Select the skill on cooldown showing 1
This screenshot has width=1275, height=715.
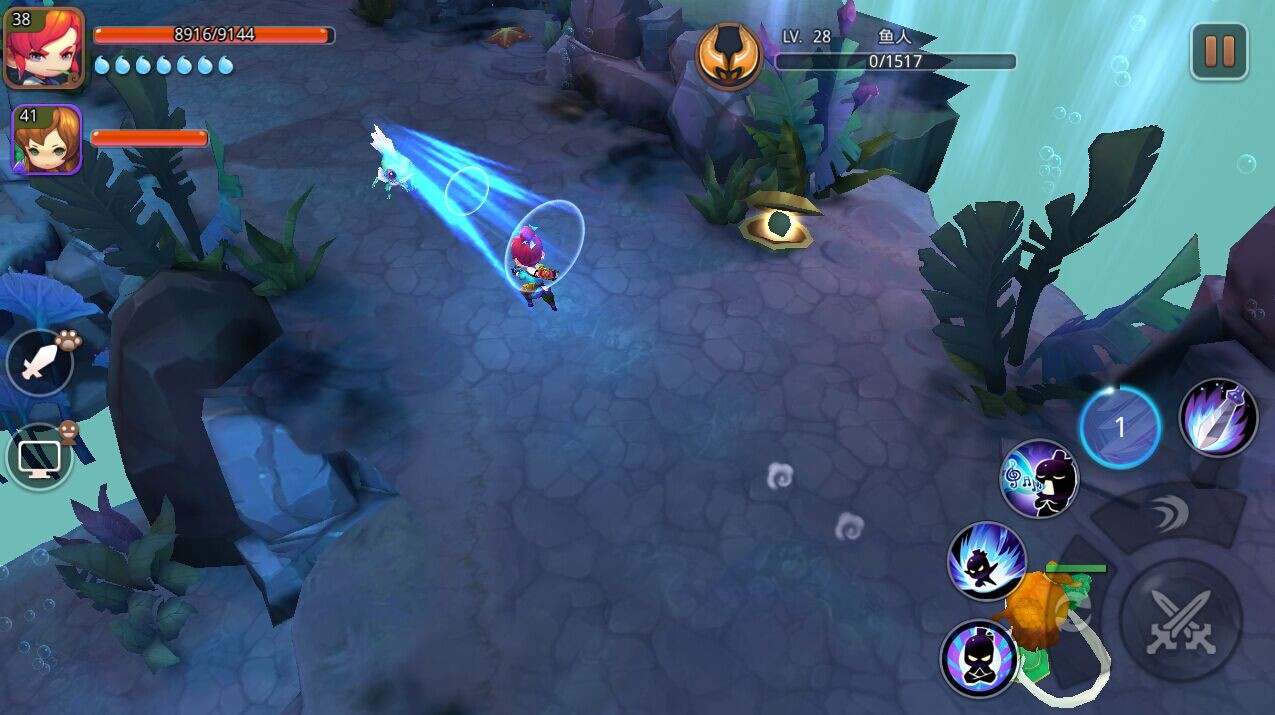1120,428
